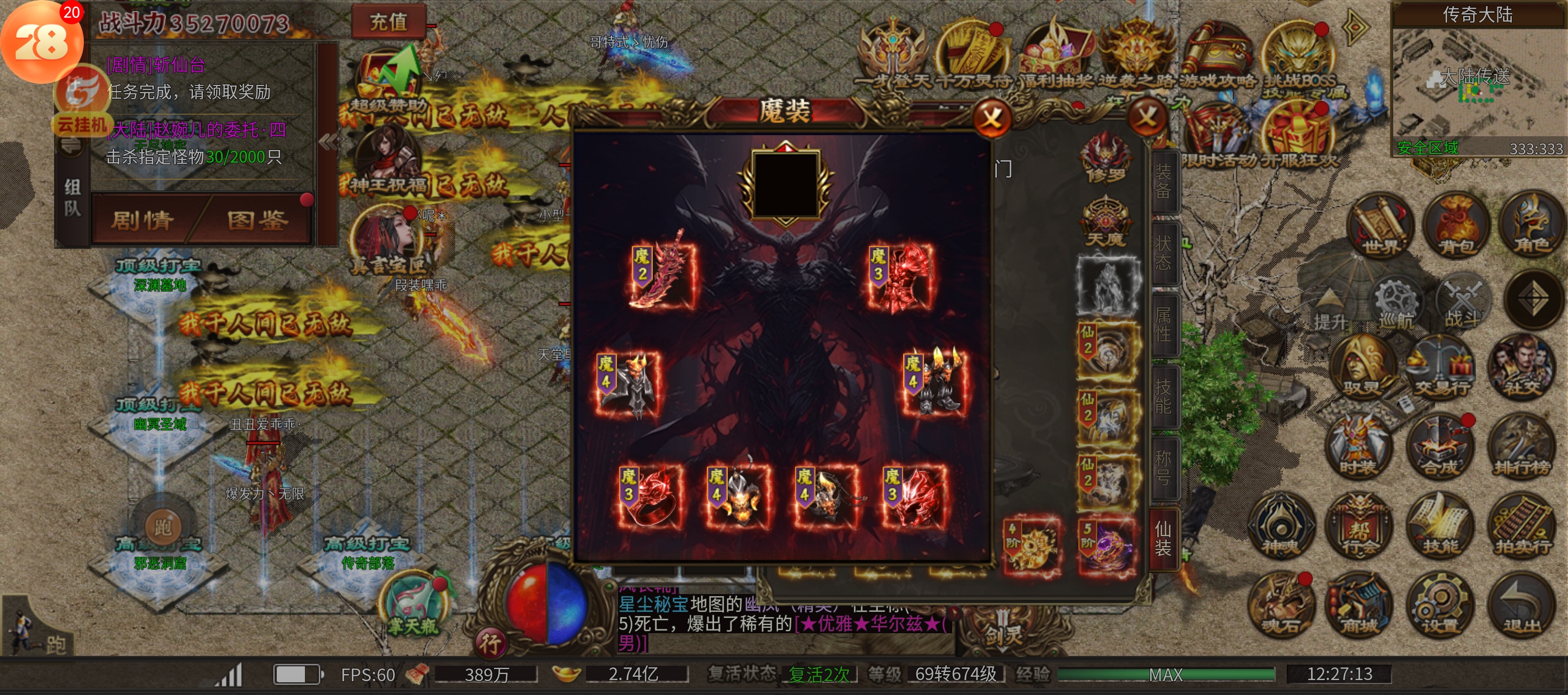Viewport: 1568px width, 695px height.
Task: Switch to the 装备 tab
Action: (1163, 181)
